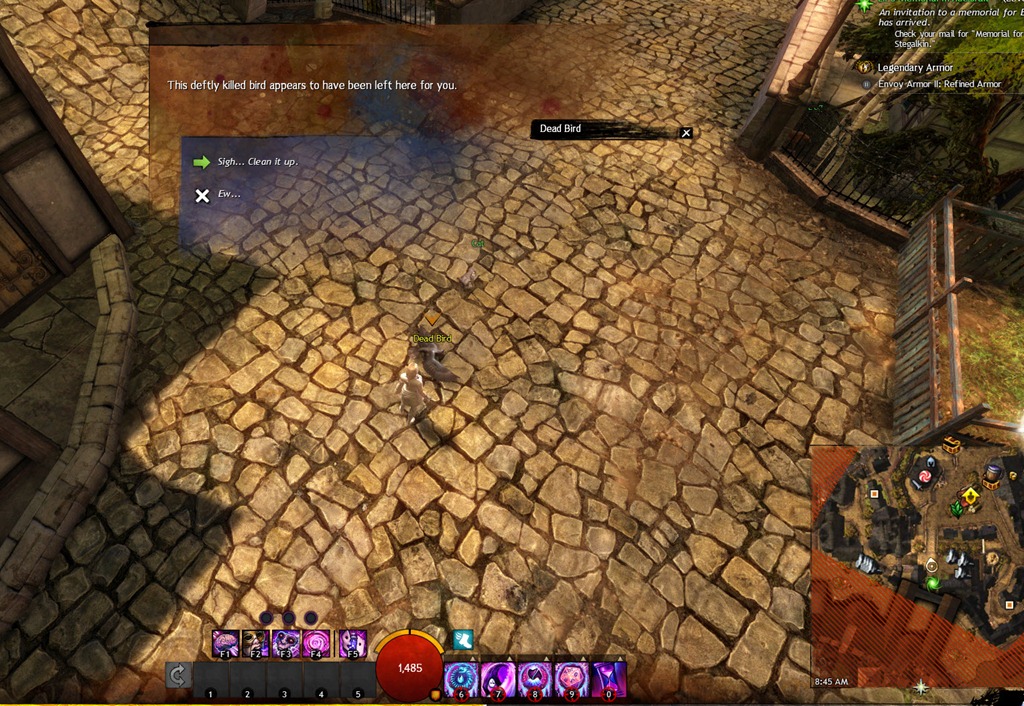Use the F5 skill icon
This screenshot has height=706, width=1024.
pyautogui.click(x=352, y=643)
